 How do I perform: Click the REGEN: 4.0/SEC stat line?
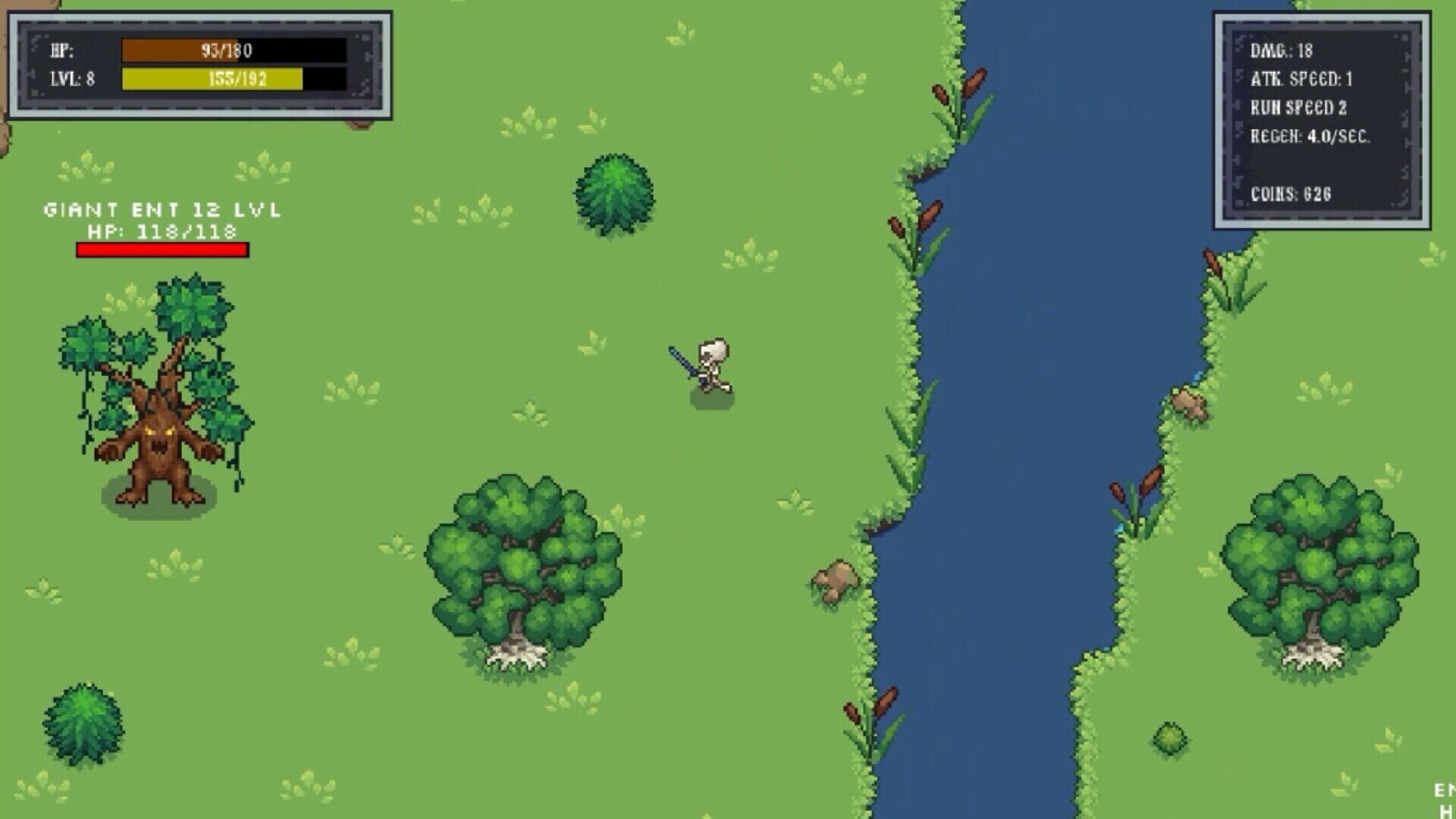tap(1312, 136)
